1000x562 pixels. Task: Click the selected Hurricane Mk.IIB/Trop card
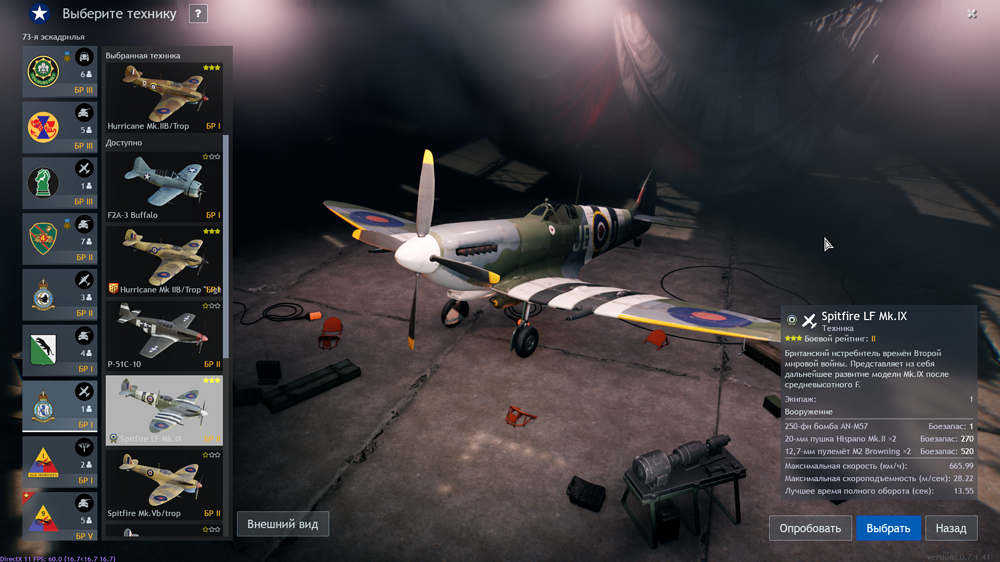pyautogui.click(x=164, y=97)
